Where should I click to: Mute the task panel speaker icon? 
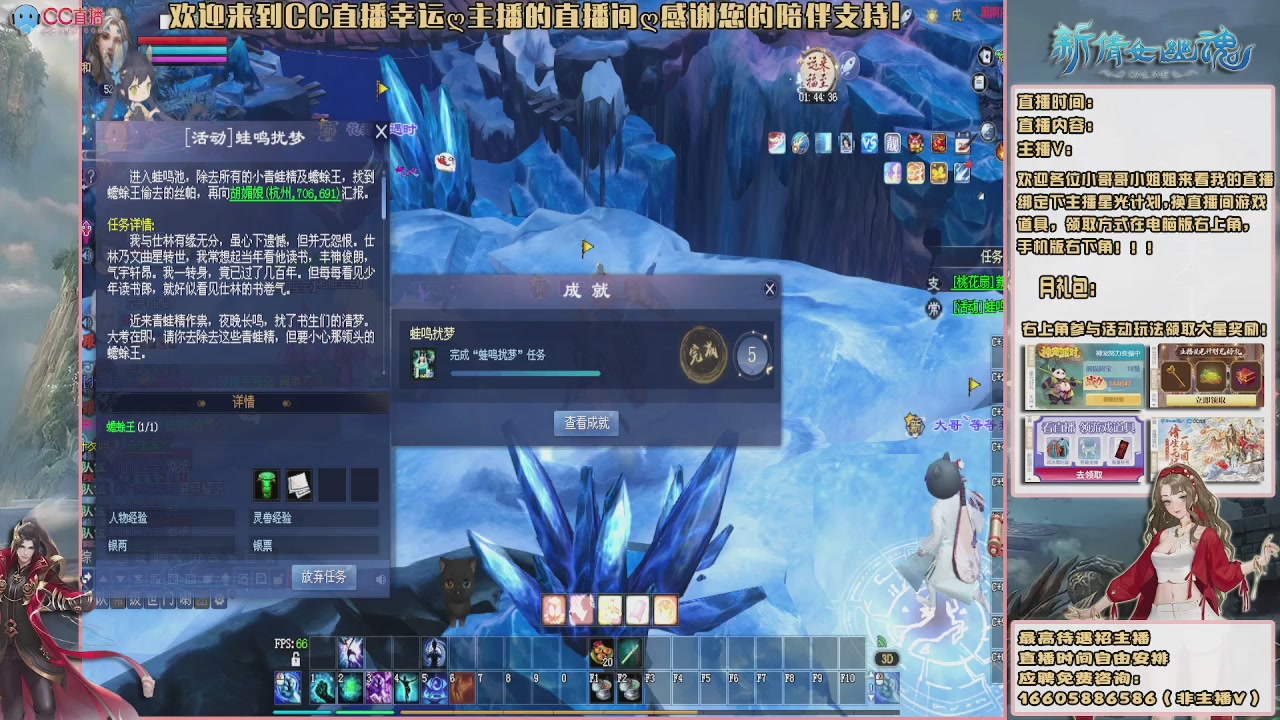pyautogui.click(x=382, y=577)
